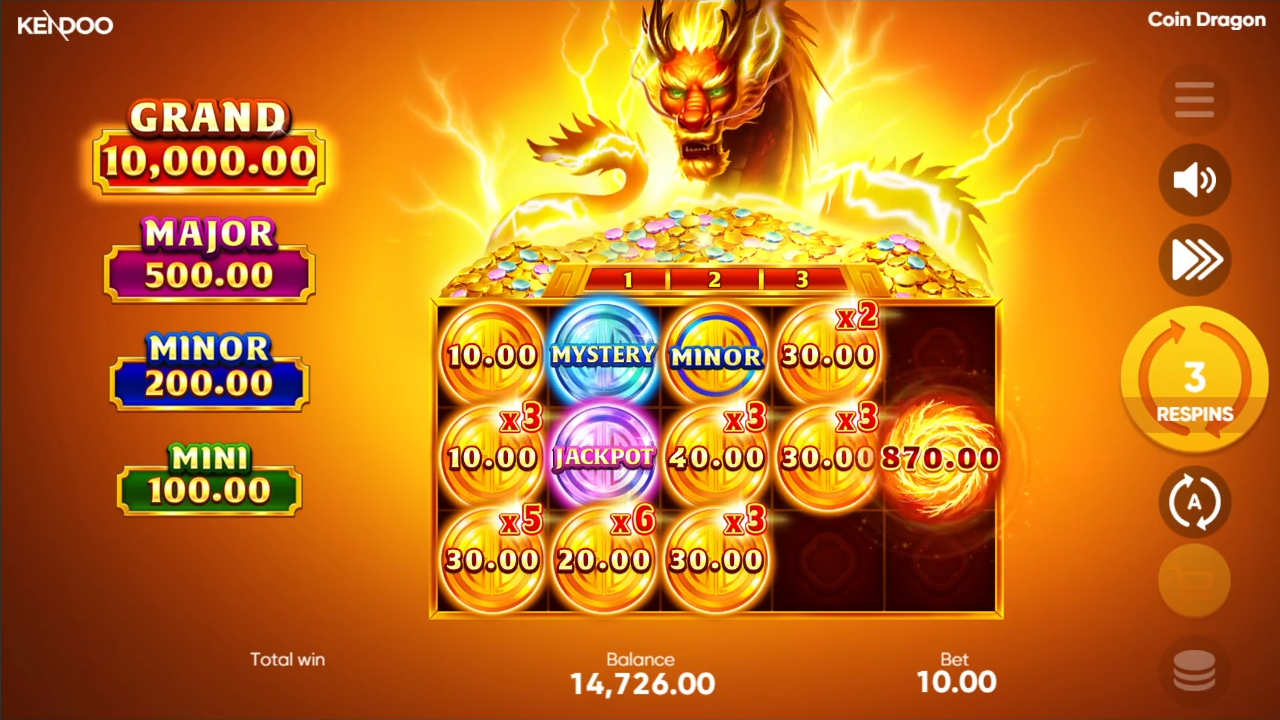Click the x6 20.00 coin symbol
The height and width of the screenshot is (720, 1280).
(603, 558)
